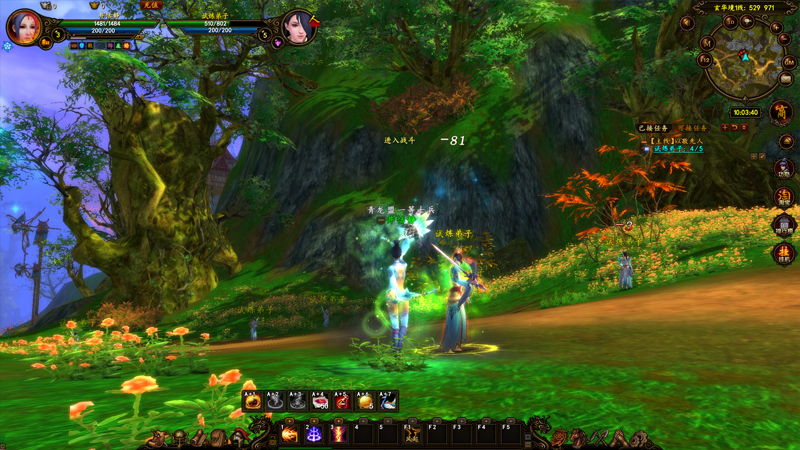Open the 充值 recharge button
The width and height of the screenshot is (800, 450).
point(150,5)
